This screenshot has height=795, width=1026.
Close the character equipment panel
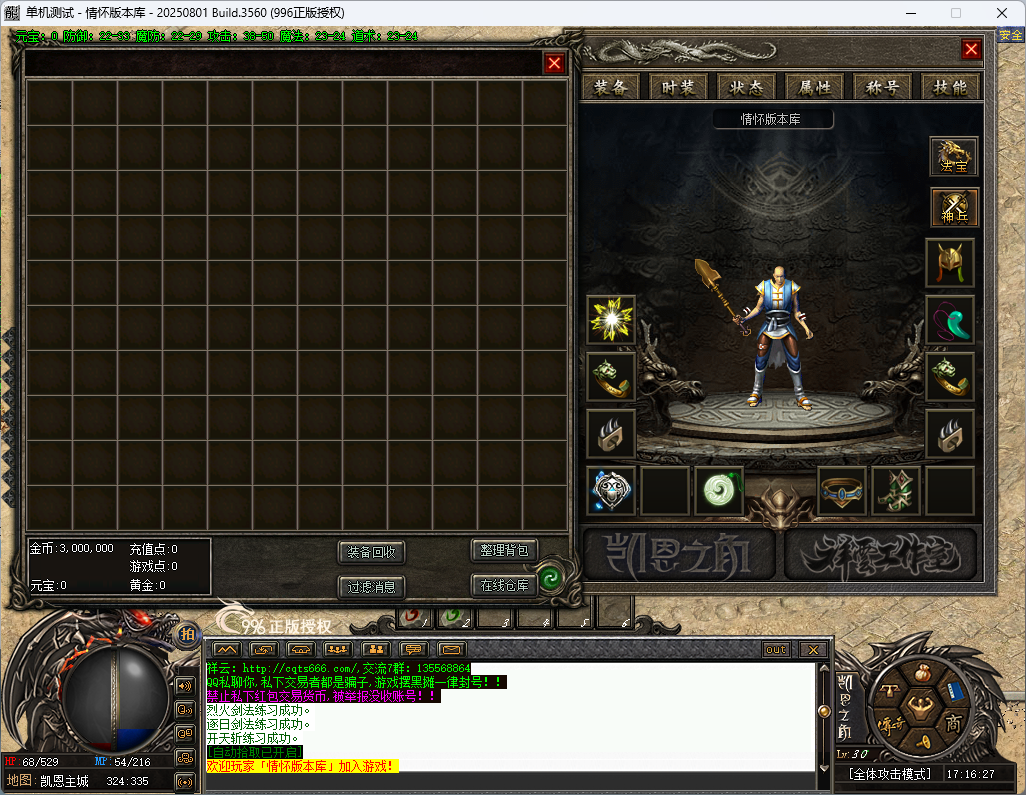pyautogui.click(x=971, y=49)
